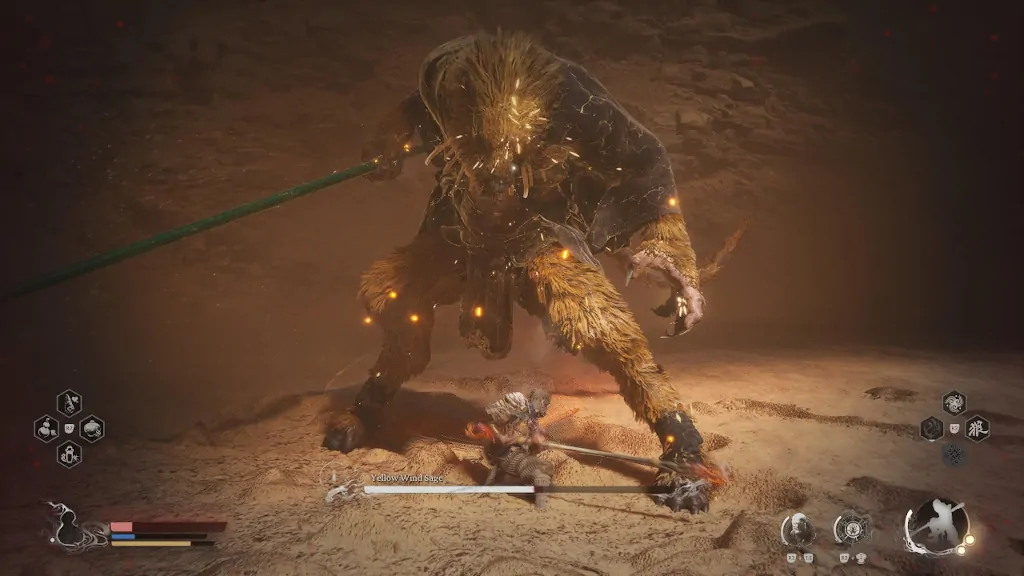Select the round pot item slot
The image size is (1024, 576).
pos(92,429)
